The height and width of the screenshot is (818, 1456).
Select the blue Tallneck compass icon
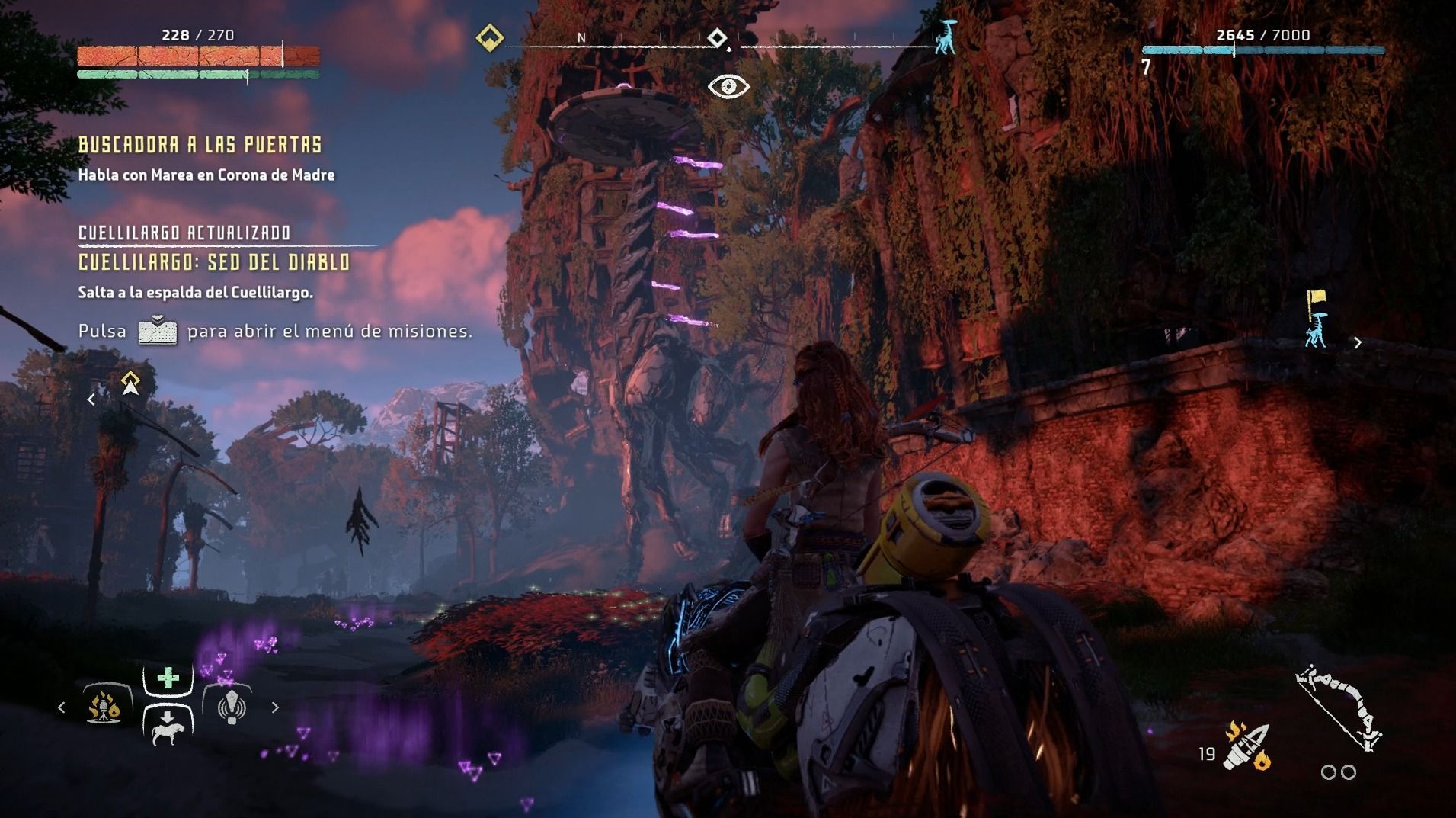946,37
